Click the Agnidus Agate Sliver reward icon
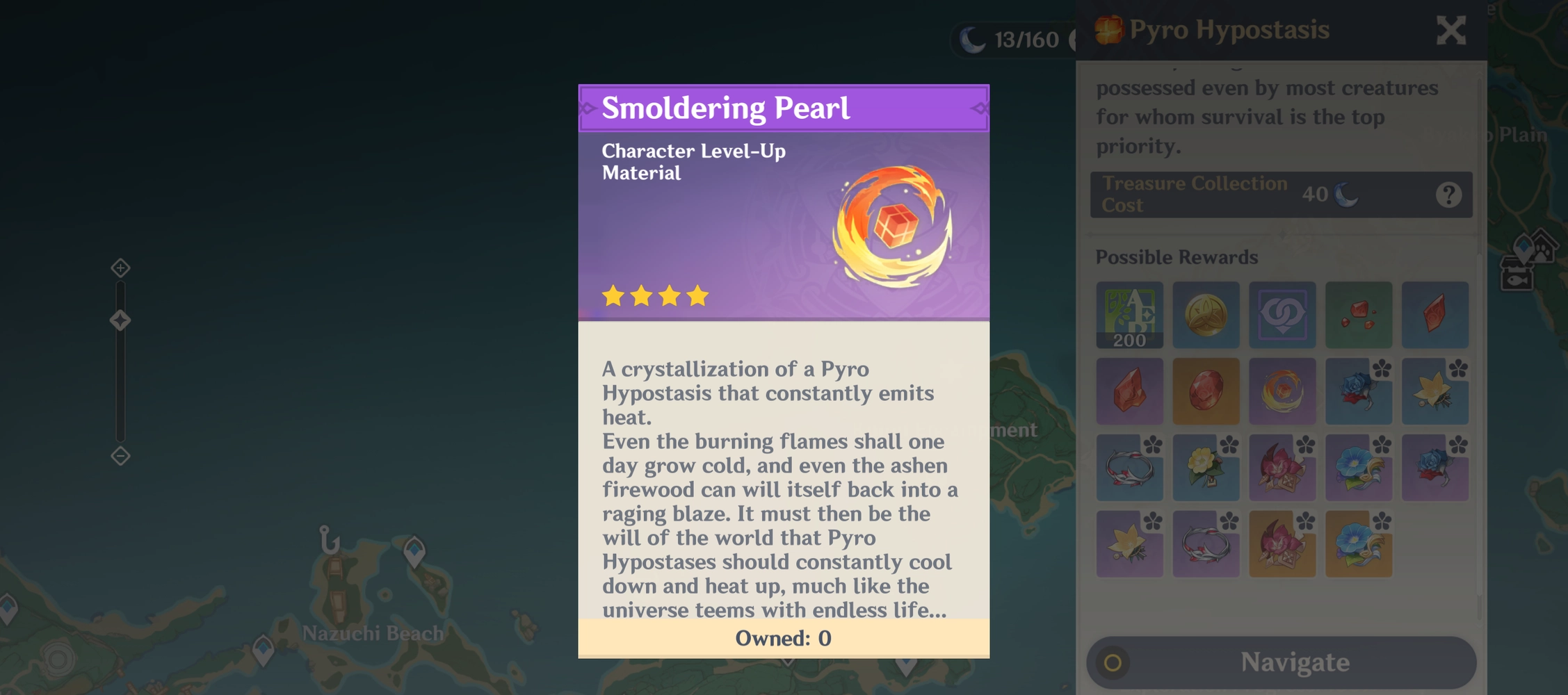The image size is (1568, 695). 1359,315
